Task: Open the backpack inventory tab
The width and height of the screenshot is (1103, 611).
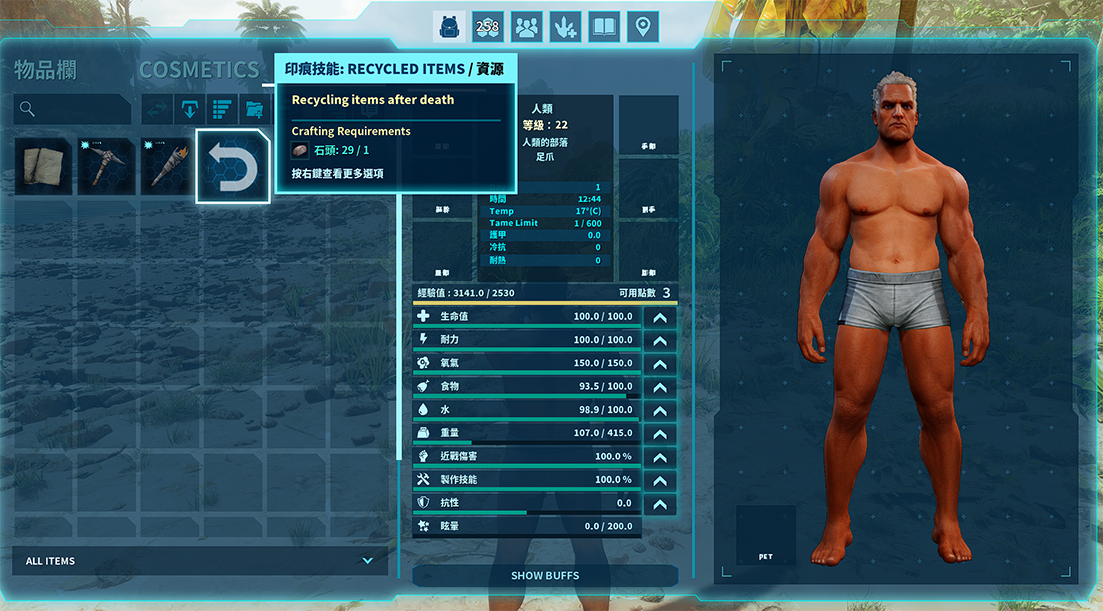Action: click(x=449, y=27)
